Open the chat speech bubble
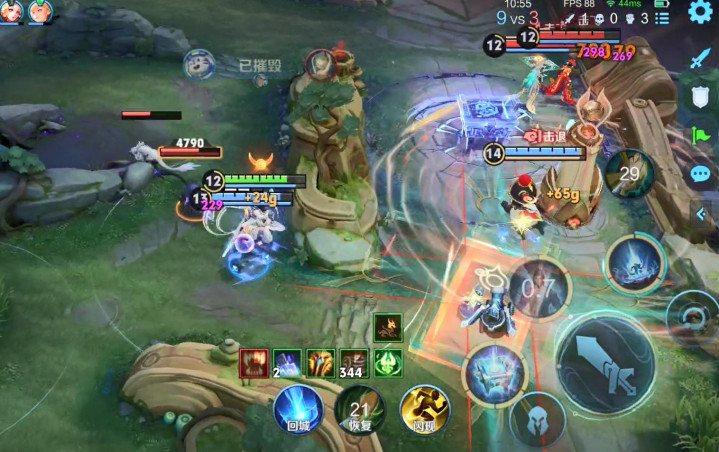 (700, 174)
